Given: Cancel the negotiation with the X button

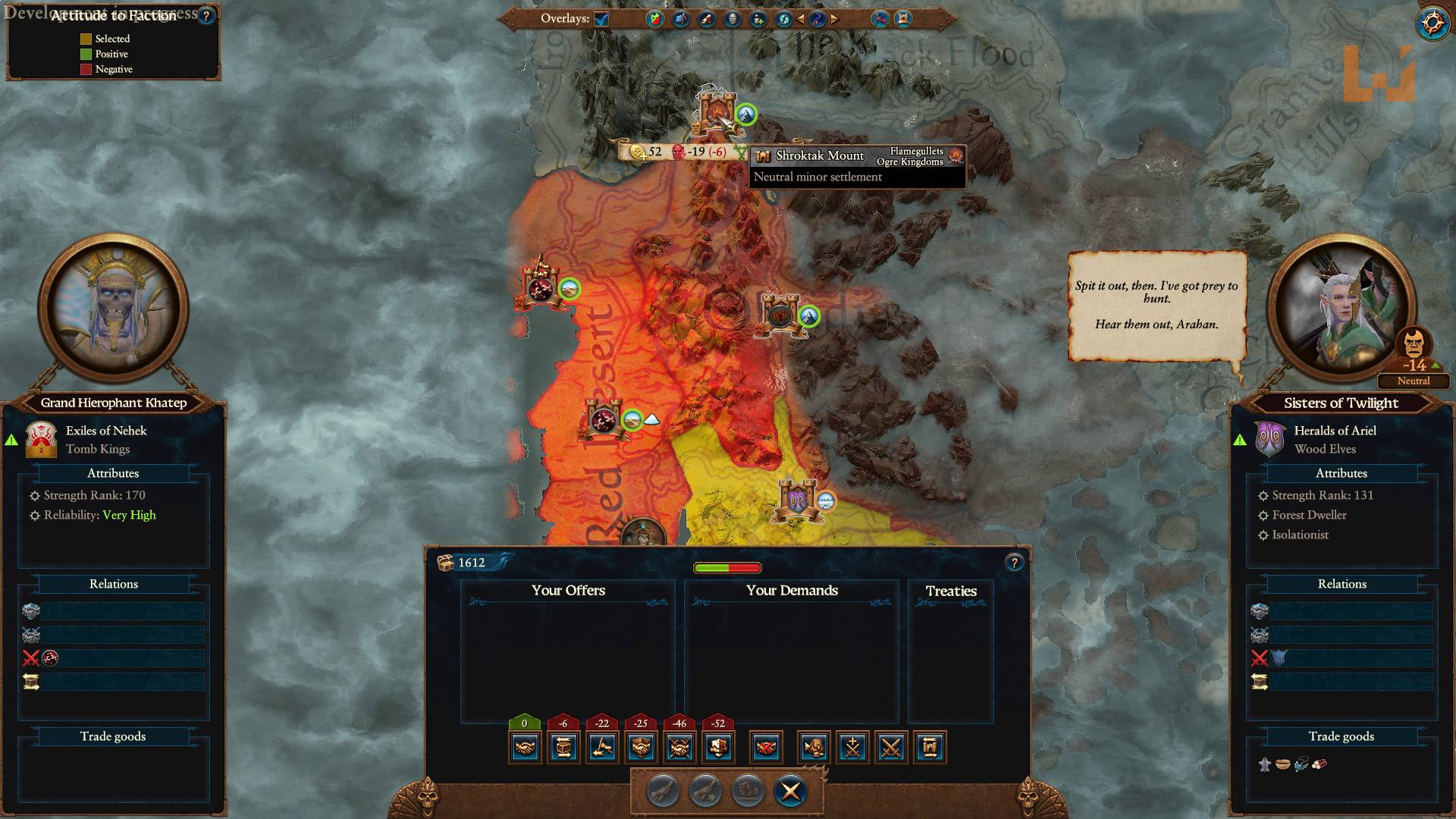Looking at the screenshot, I should pos(789,791).
